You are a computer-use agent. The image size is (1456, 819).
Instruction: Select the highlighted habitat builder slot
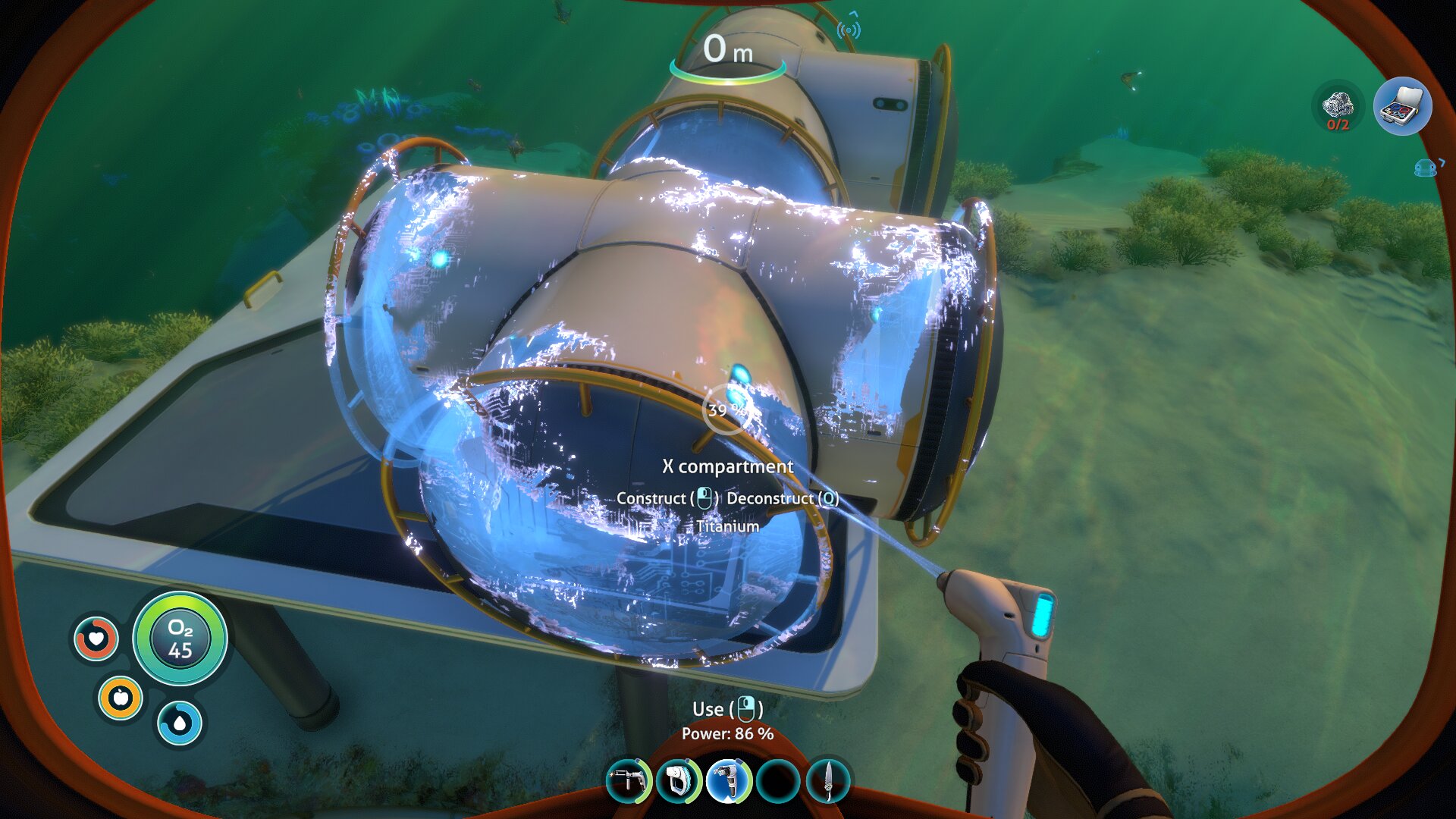729,780
